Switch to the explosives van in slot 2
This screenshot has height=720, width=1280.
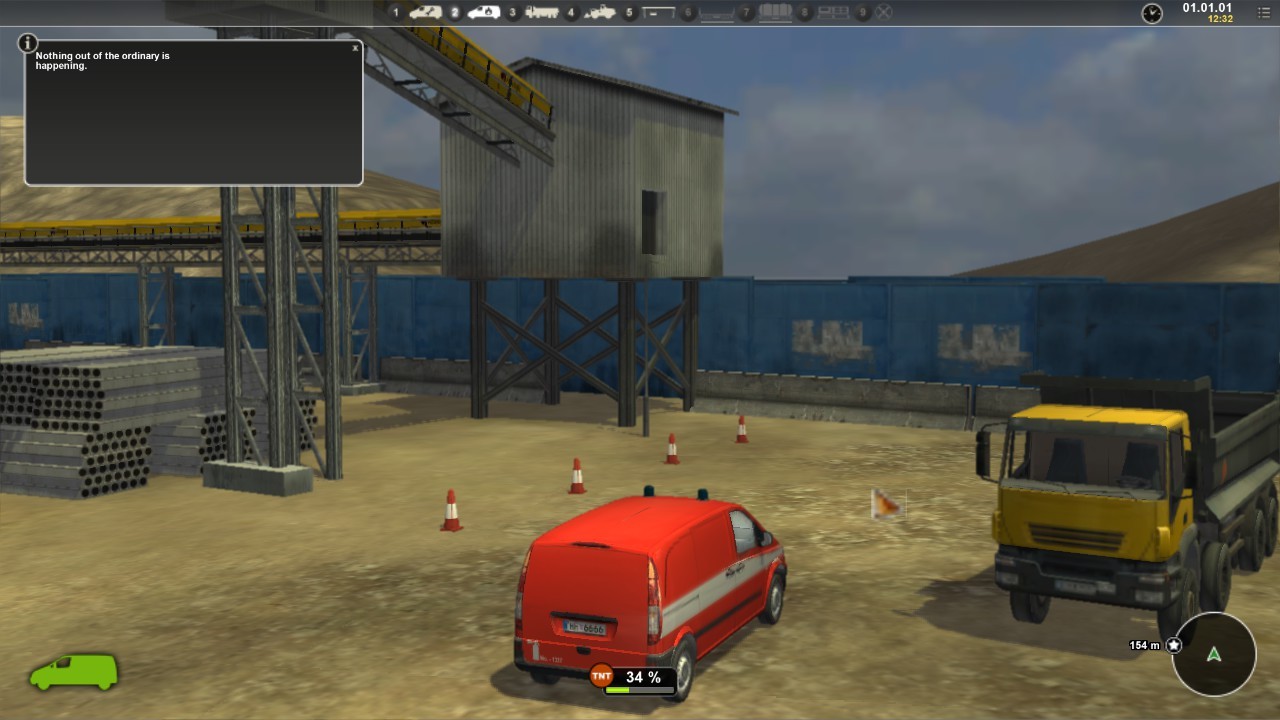pos(484,13)
